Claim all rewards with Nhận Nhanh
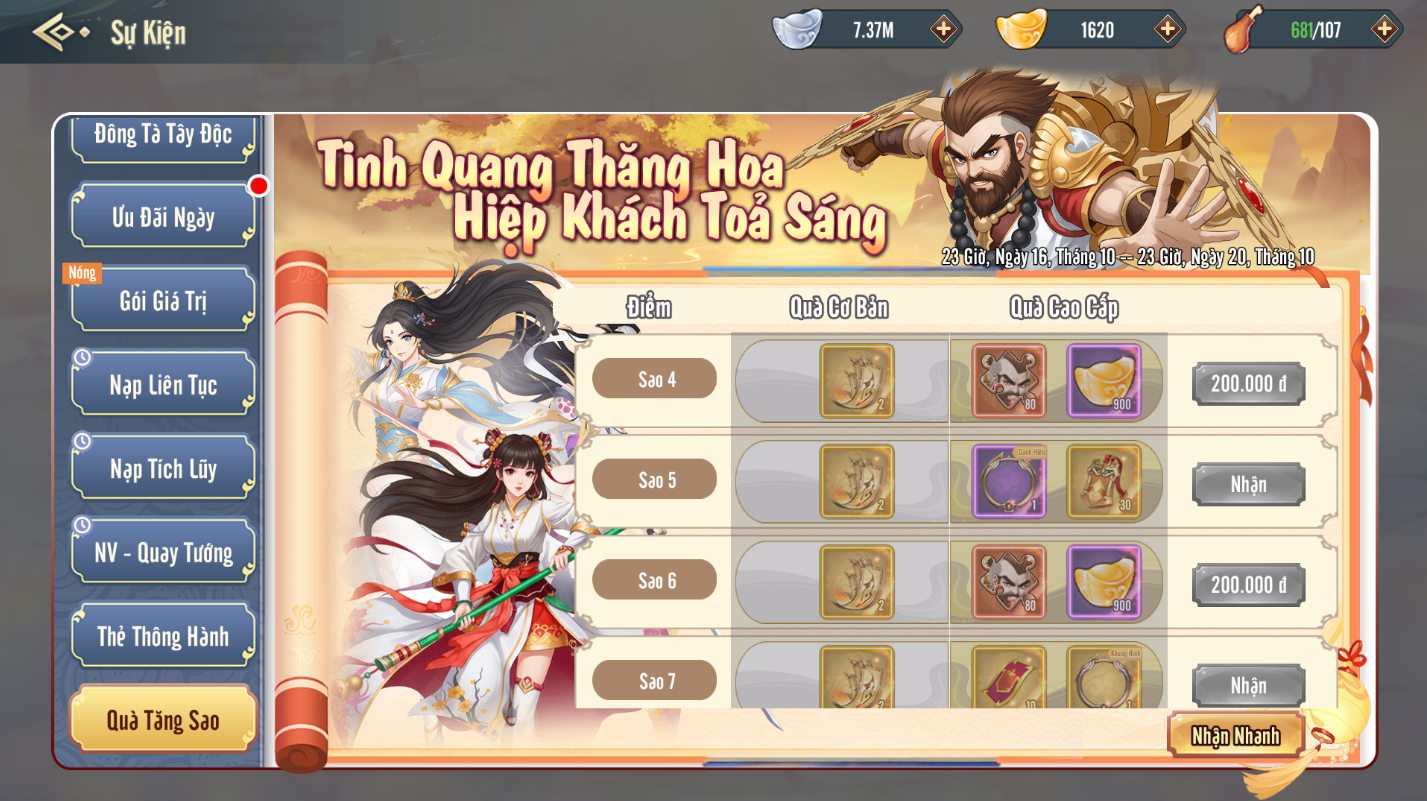This screenshot has width=1427, height=801. click(1235, 736)
